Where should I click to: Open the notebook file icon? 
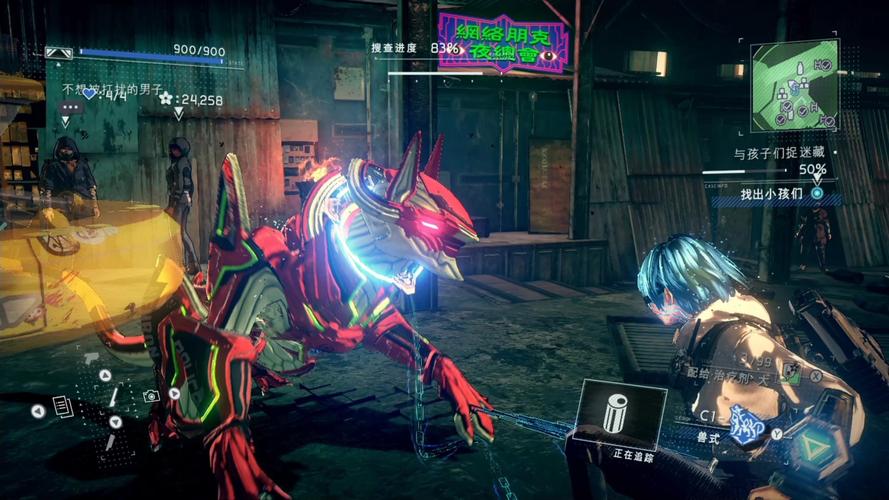[x=62, y=406]
